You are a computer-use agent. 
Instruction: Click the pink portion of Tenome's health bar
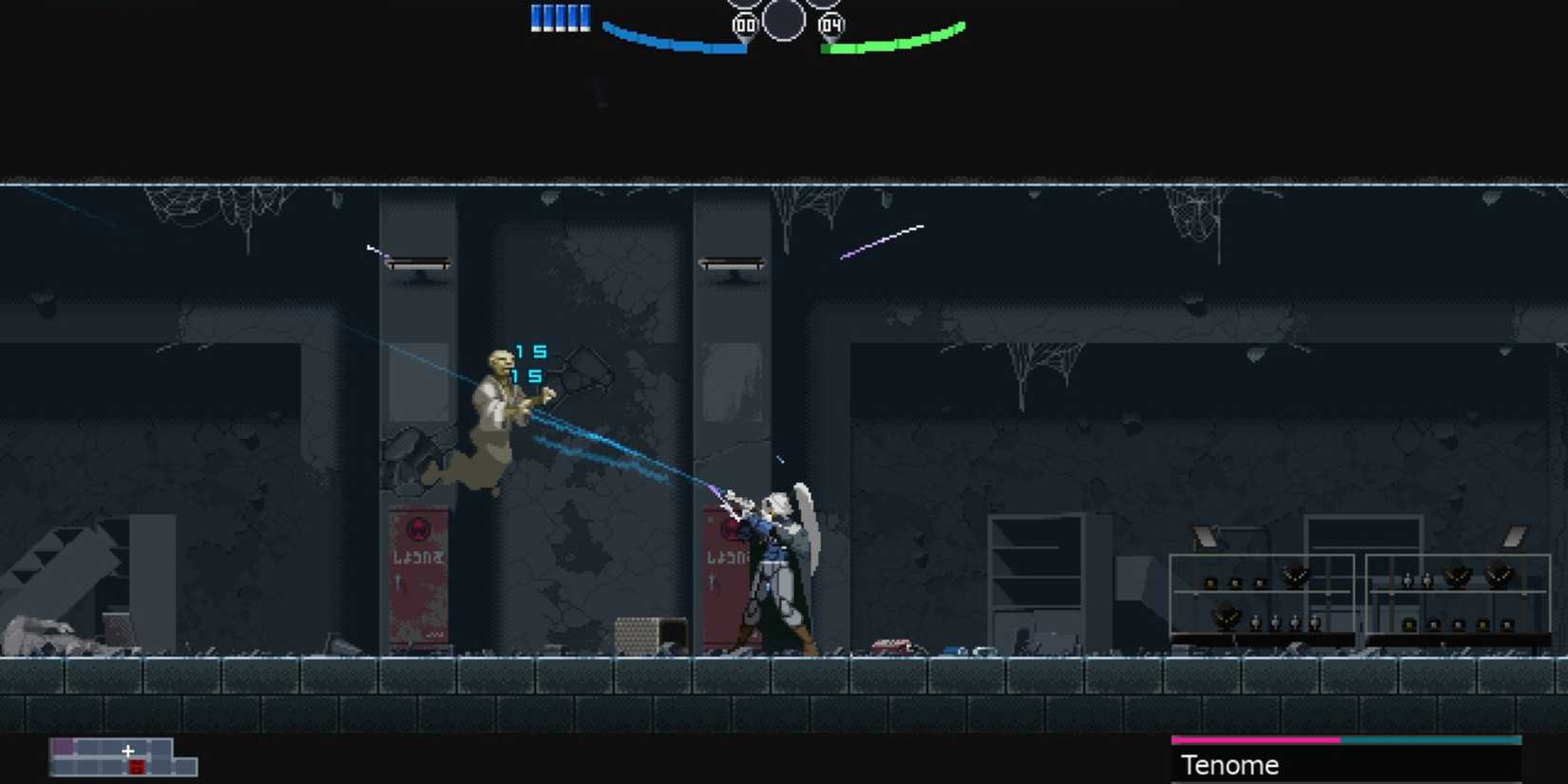point(1254,739)
